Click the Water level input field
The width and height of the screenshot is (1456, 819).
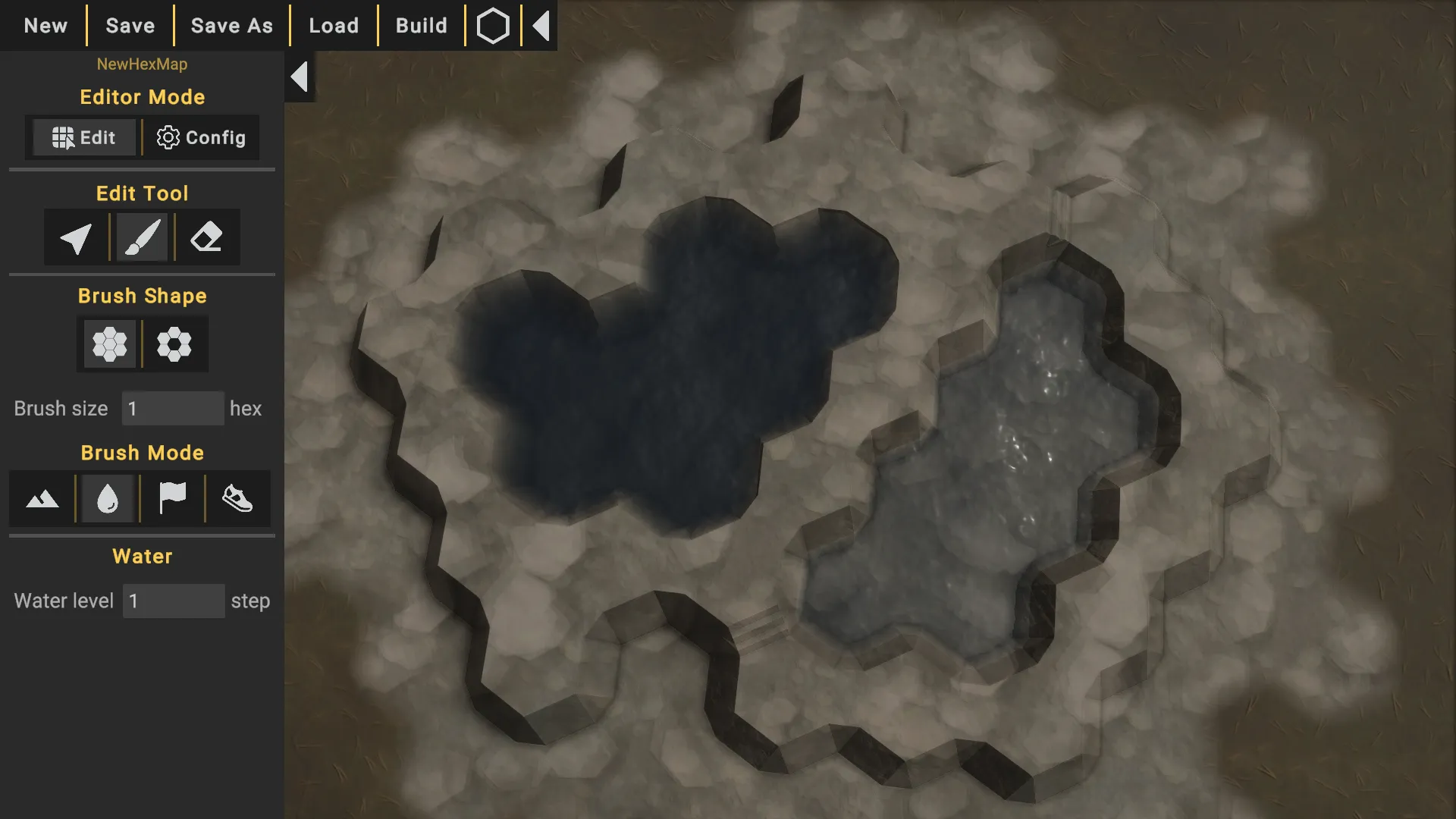point(174,601)
